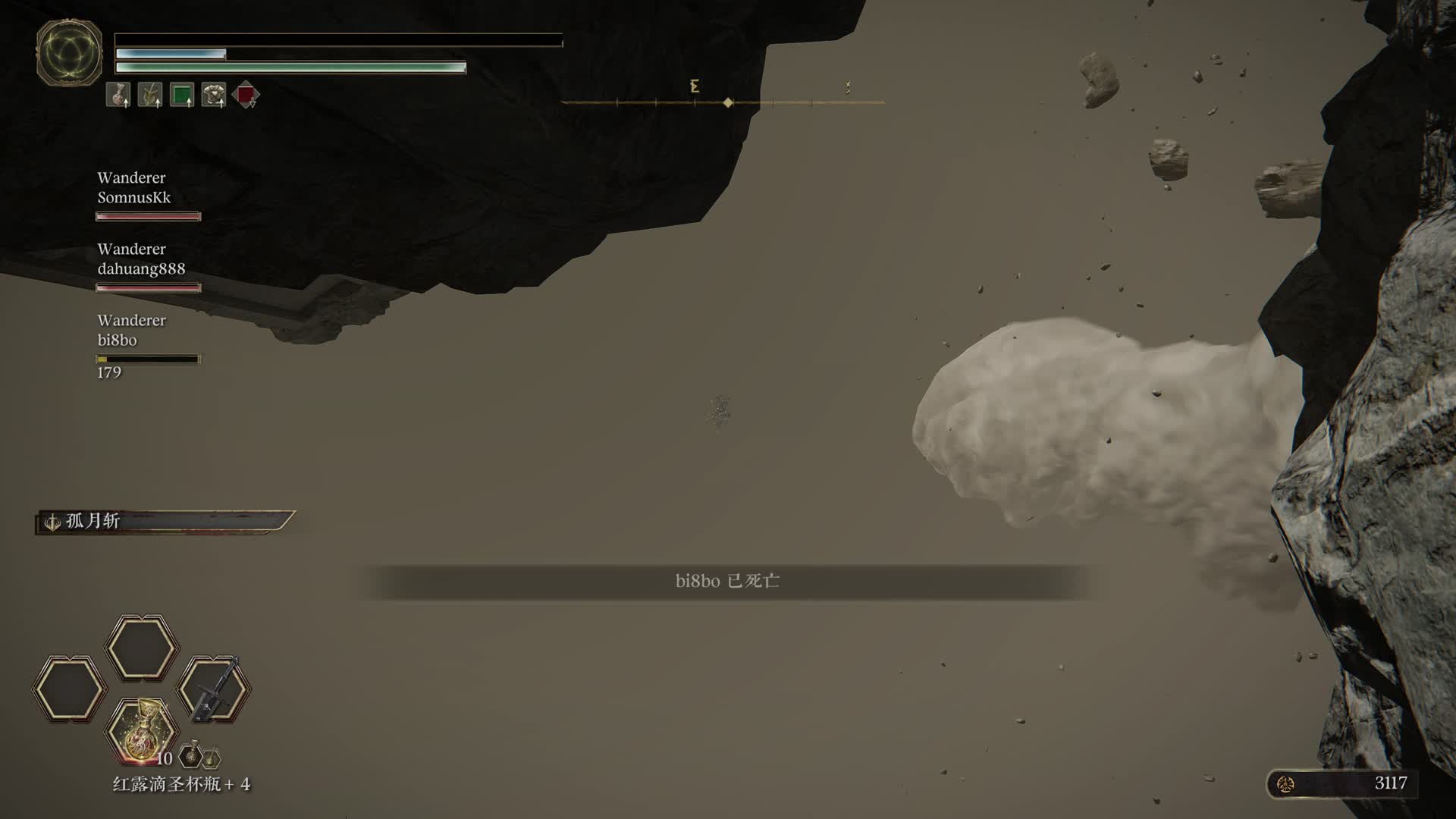The image size is (1456, 819).
Task: Inspect the red diamond debuff icon
Action: coord(246,95)
